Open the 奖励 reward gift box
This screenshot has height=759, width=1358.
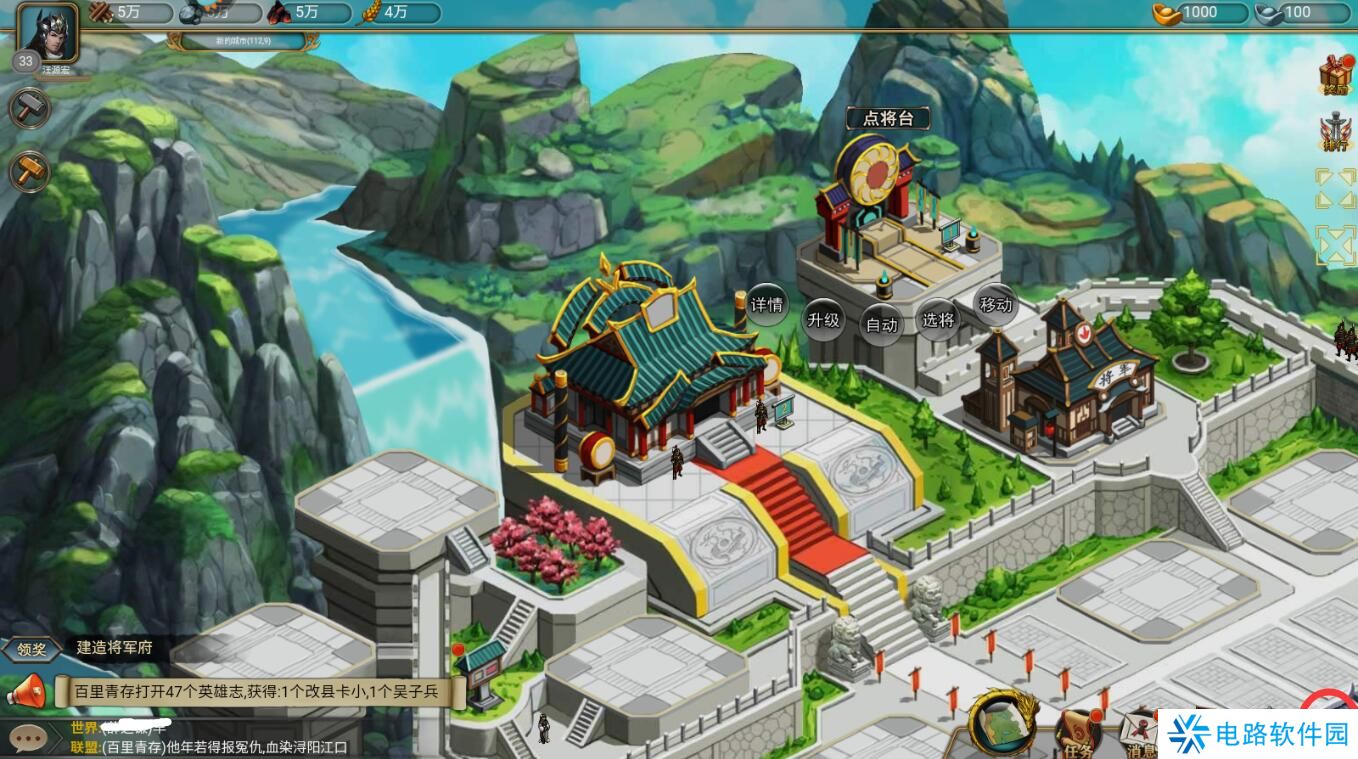[x=1337, y=73]
